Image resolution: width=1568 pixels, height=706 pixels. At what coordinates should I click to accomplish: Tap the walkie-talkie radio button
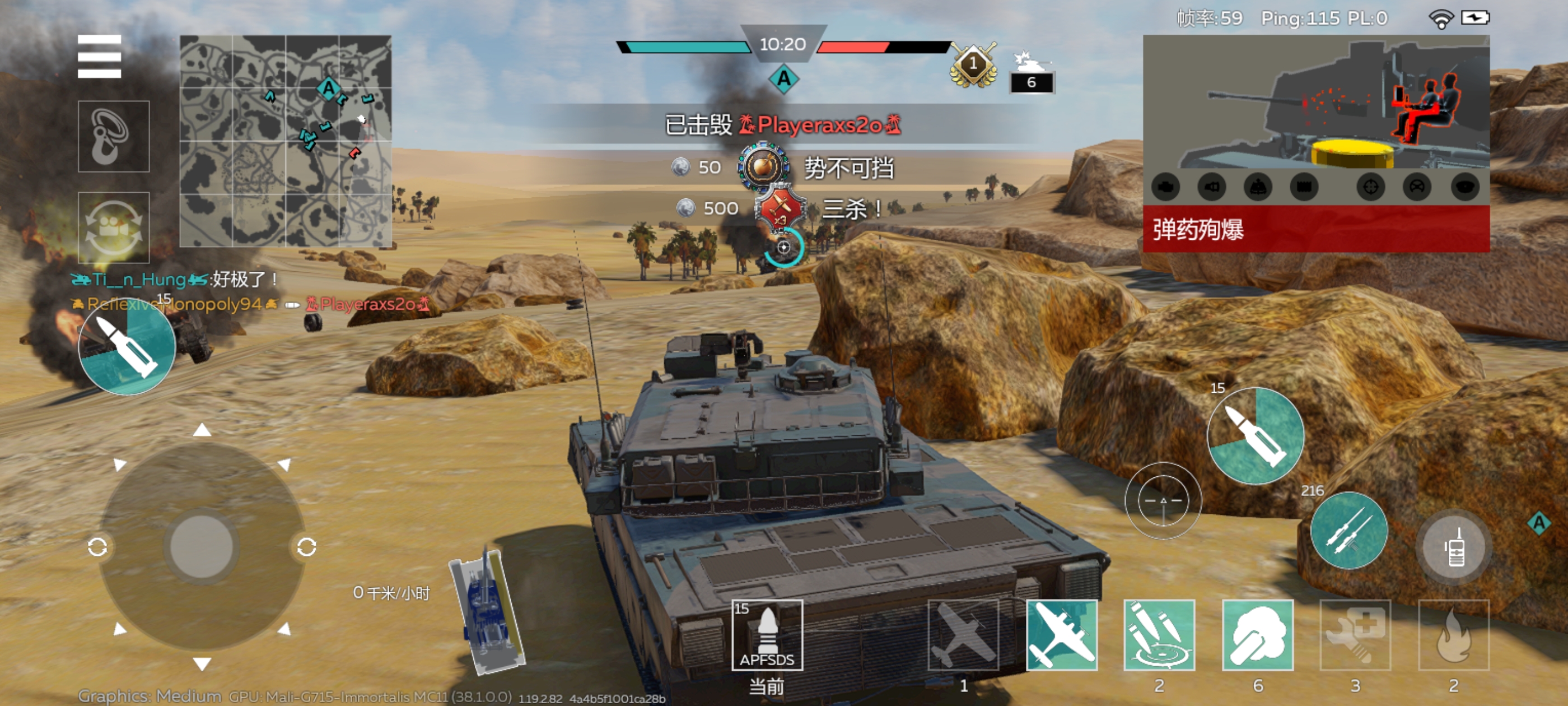pos(1454,547)
